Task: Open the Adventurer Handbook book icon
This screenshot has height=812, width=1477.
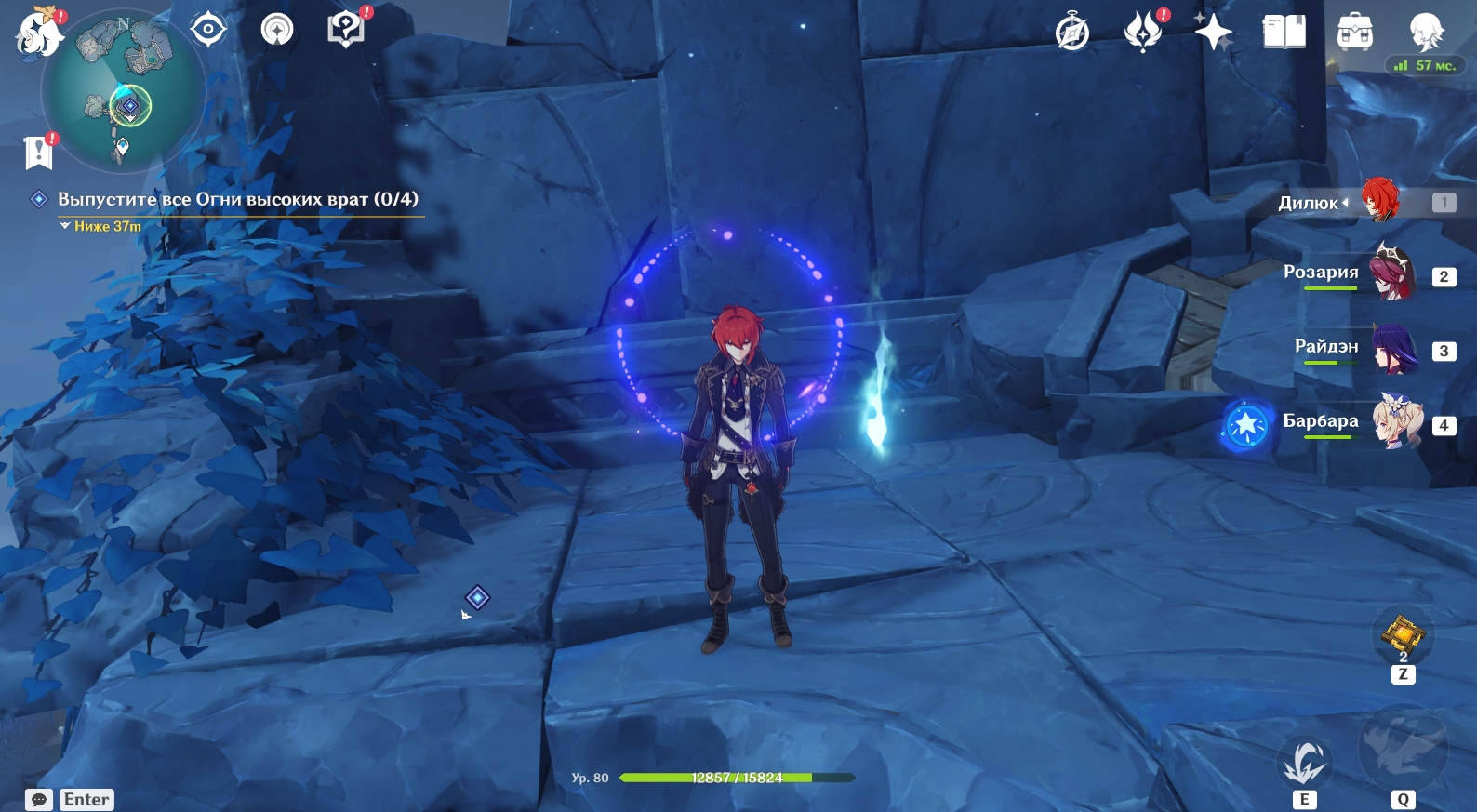Action: point(1284,32)
